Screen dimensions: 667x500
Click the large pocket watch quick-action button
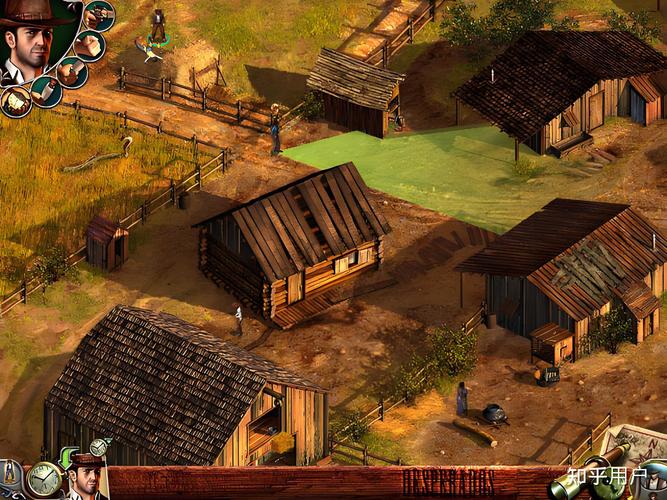(x=43, y=480)
